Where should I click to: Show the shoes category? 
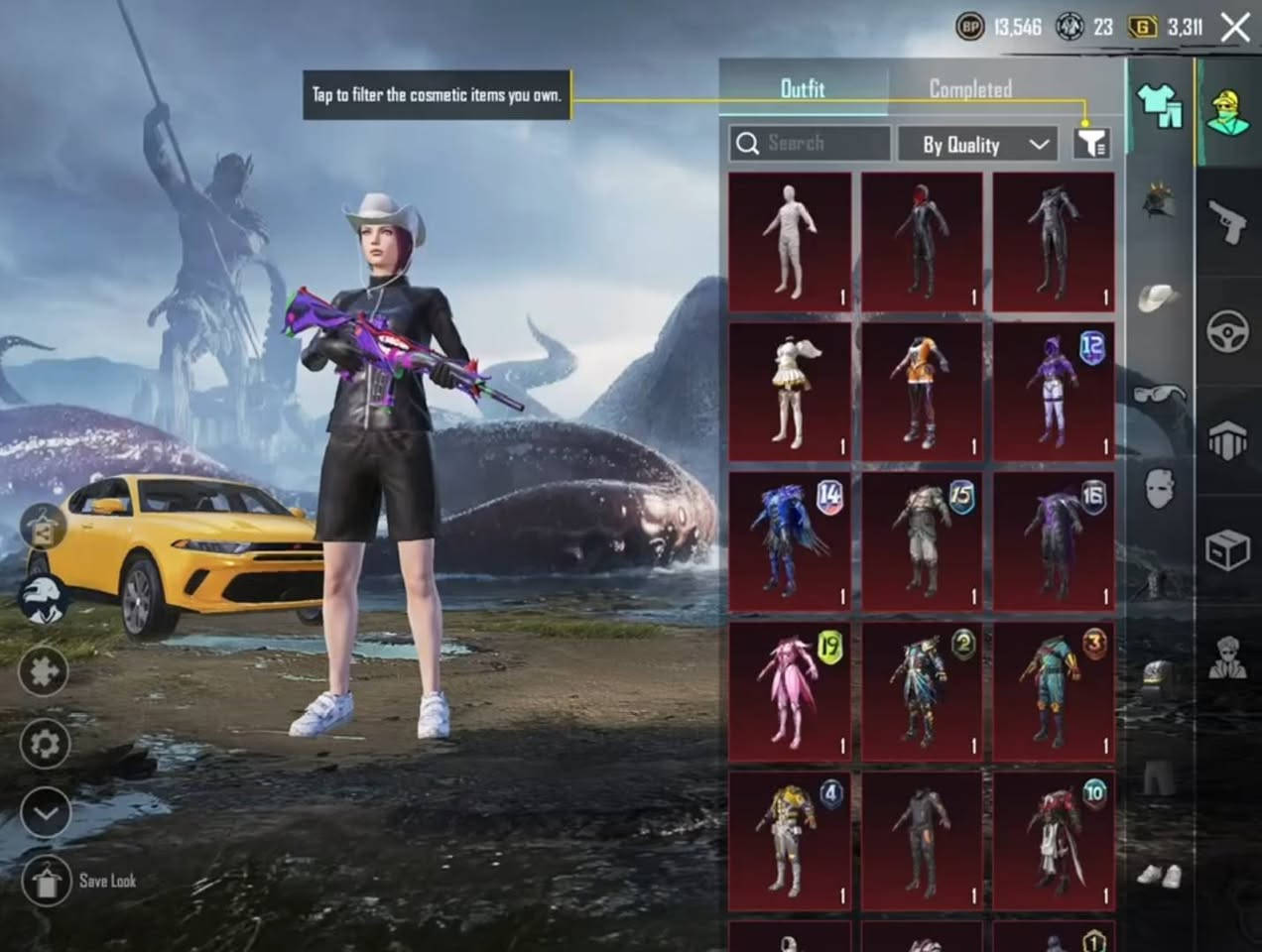pos(1159,876)
